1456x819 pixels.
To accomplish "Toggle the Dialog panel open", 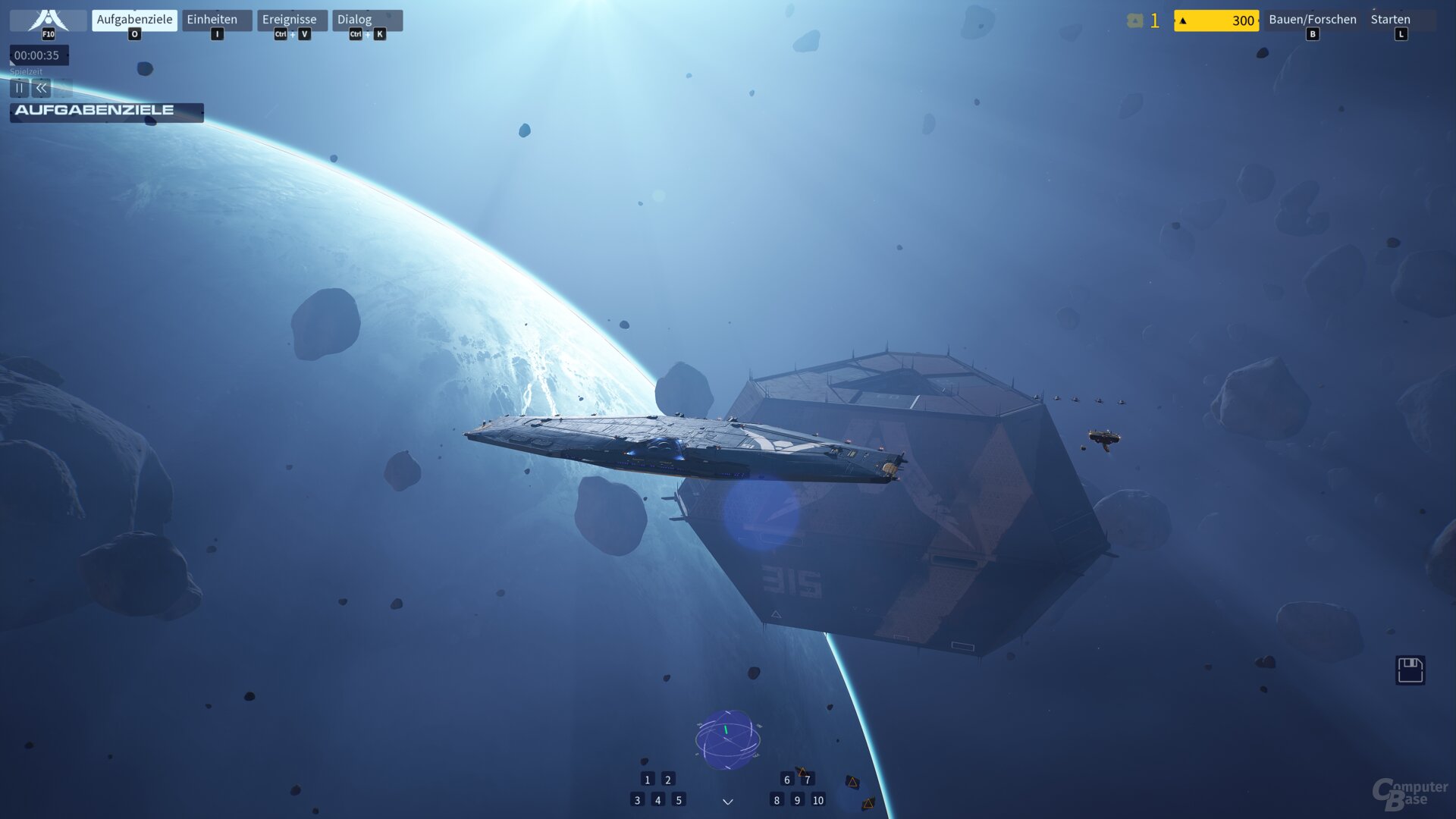I will click(356, 19).
